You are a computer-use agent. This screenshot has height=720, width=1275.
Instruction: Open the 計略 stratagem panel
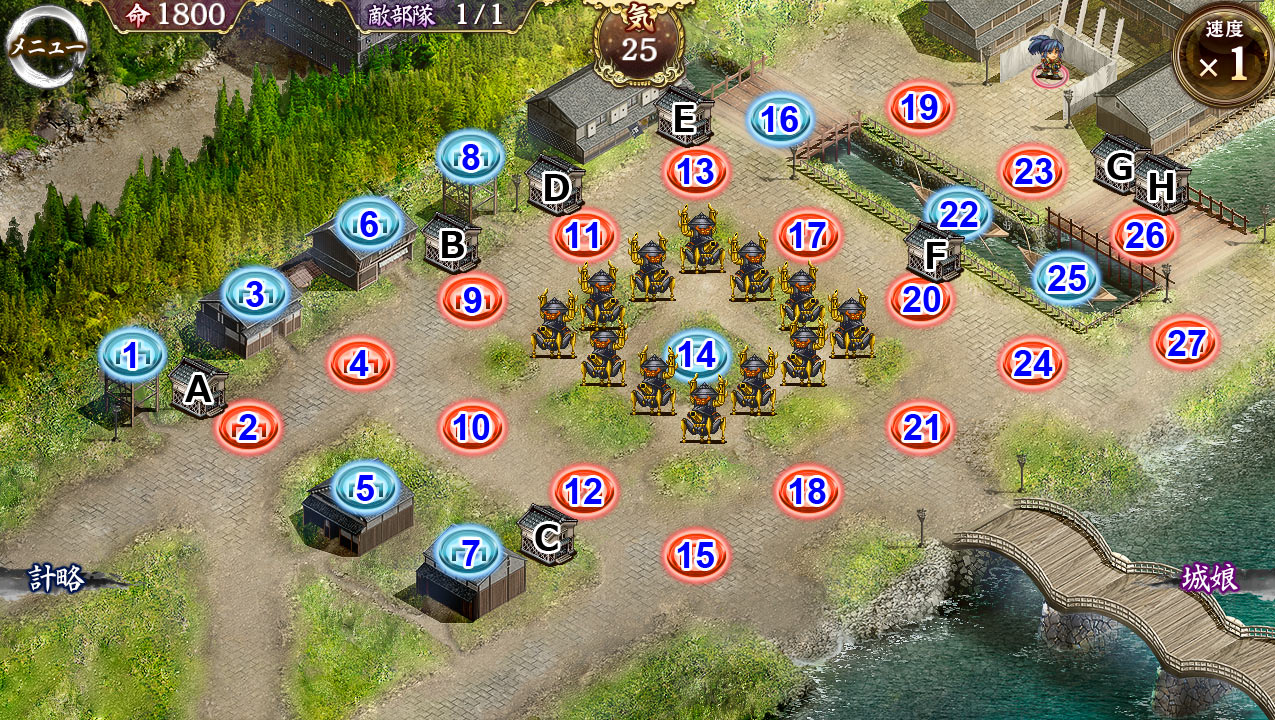[56, 579]
